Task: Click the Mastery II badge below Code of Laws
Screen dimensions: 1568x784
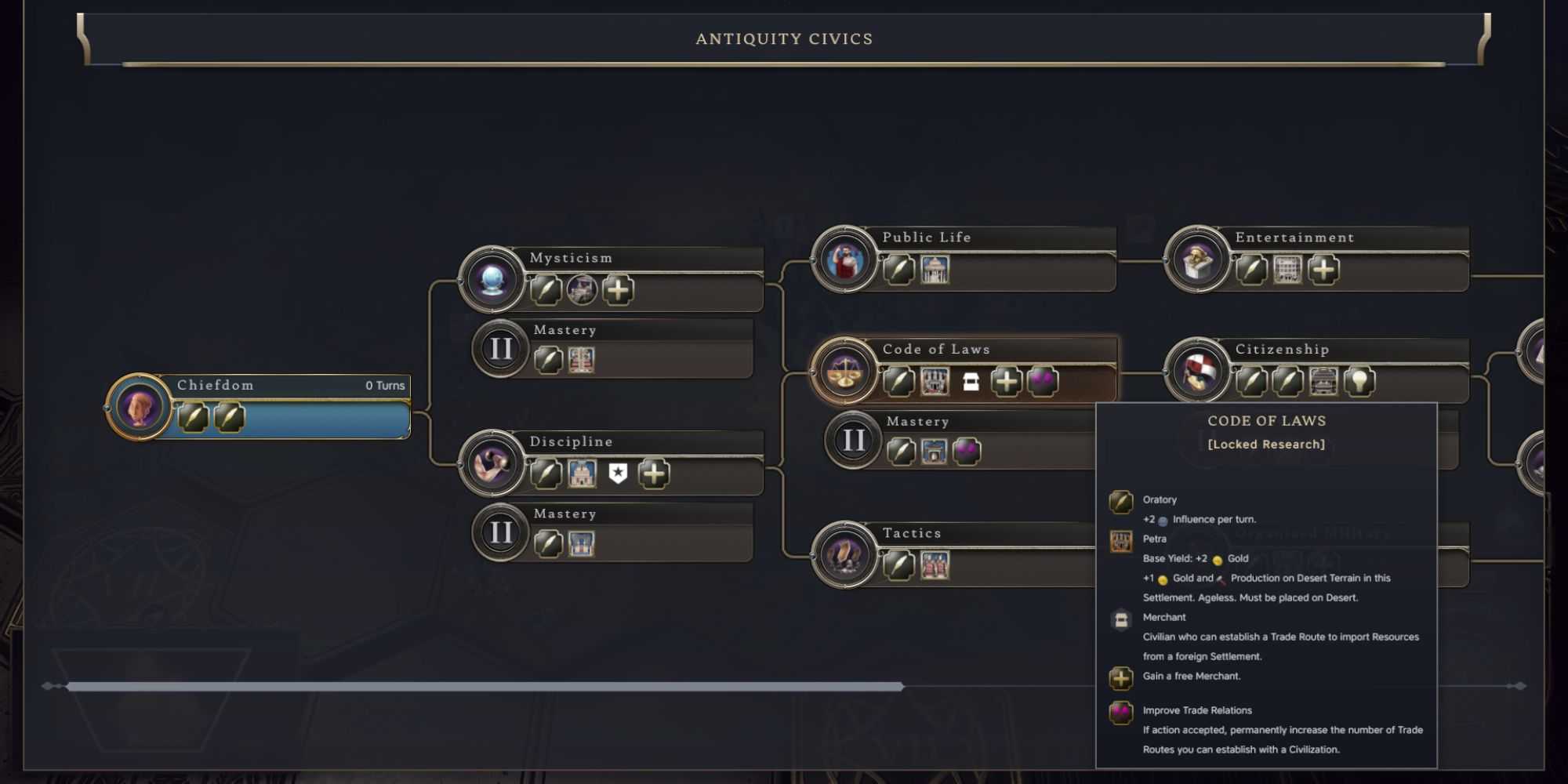Action: [x=852, y=440]
